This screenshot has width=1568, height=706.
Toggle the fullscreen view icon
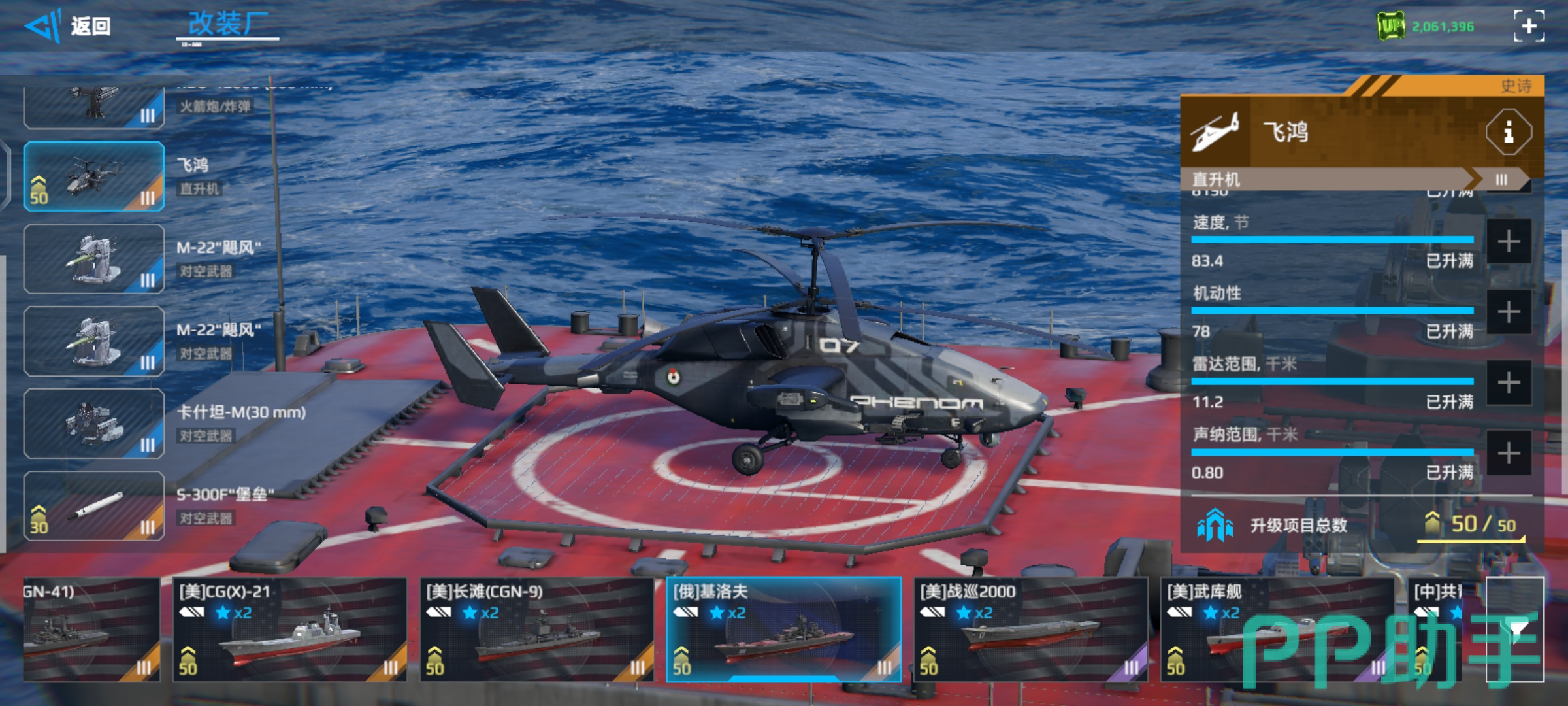[x=1529, y=26]
